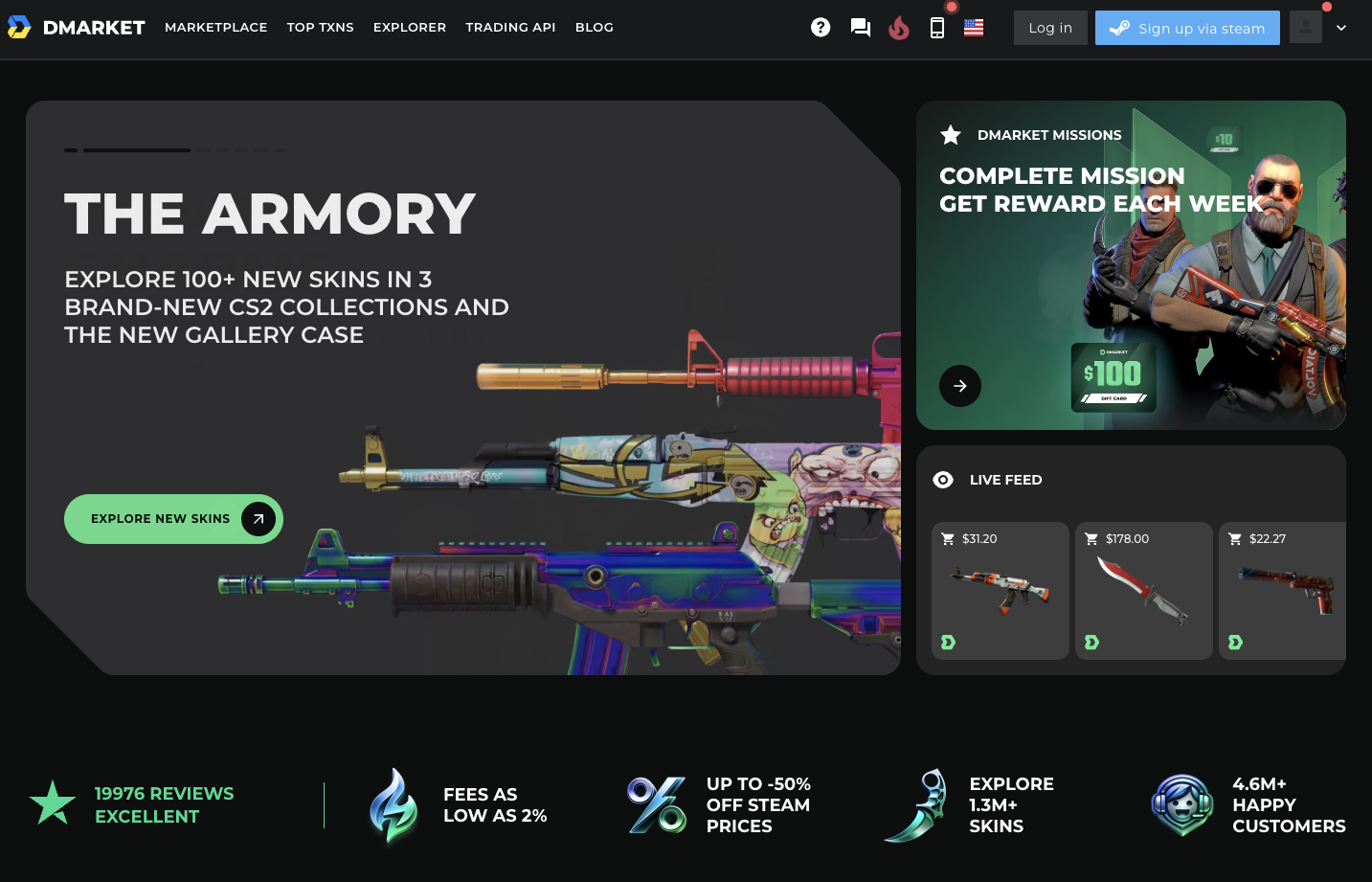This screenshot has height=882, width=1372.
Task: Click the flame hot deals icon
Action: coord(898,28)
